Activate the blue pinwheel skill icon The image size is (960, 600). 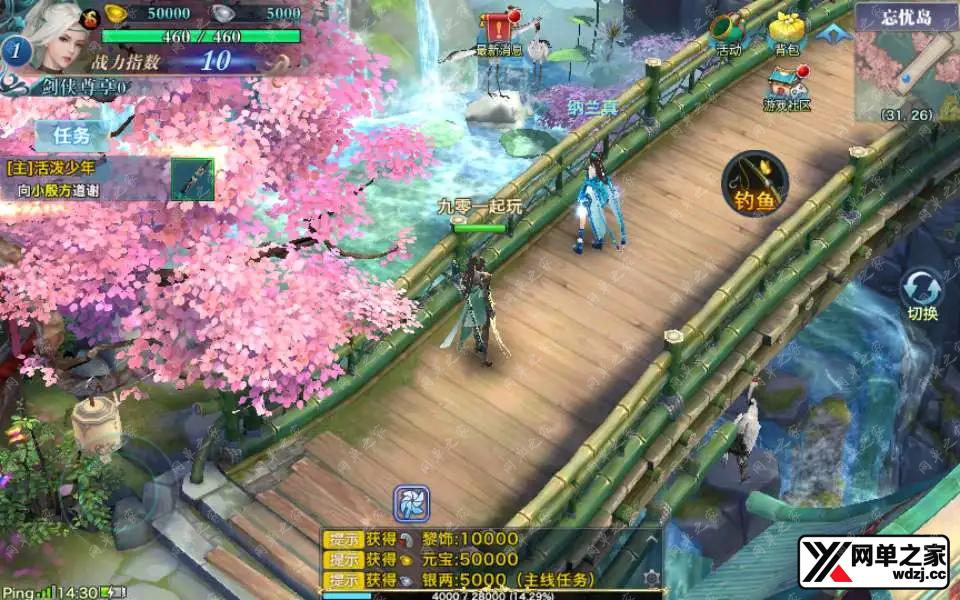point(411,502)
